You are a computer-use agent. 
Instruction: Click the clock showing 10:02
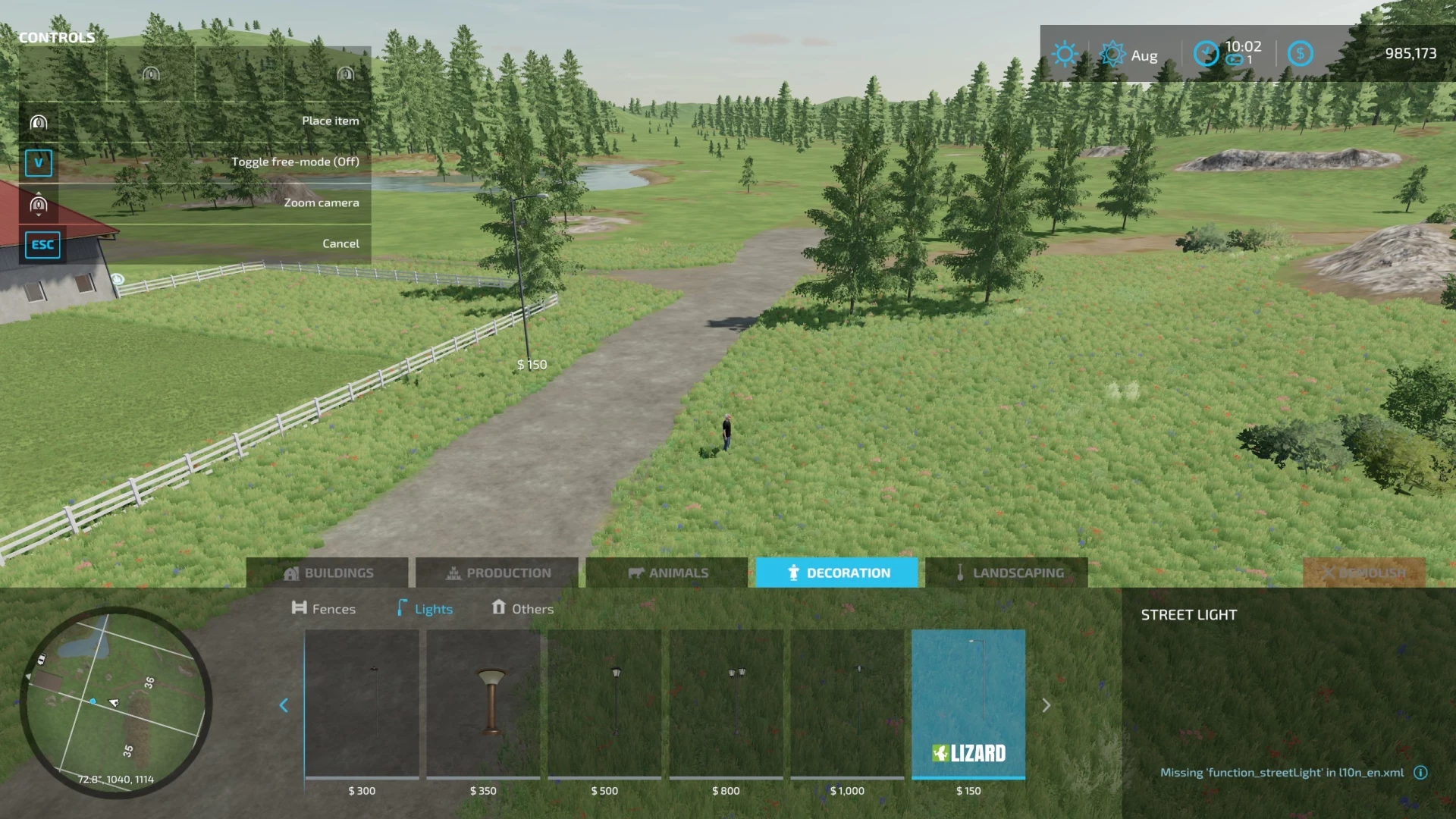(1207, 53)
